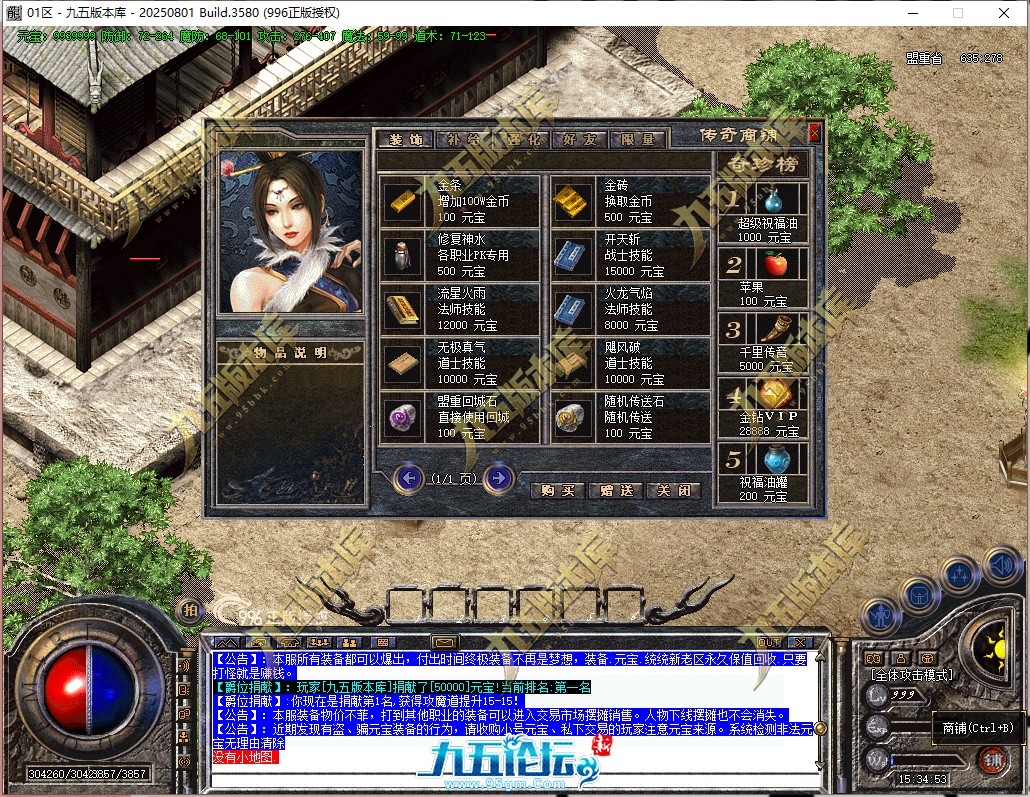The height and width of the screenshot is (797, 1030).
Task: Select the 修复神水 repair potion
Action: click(x=404, y=256)
